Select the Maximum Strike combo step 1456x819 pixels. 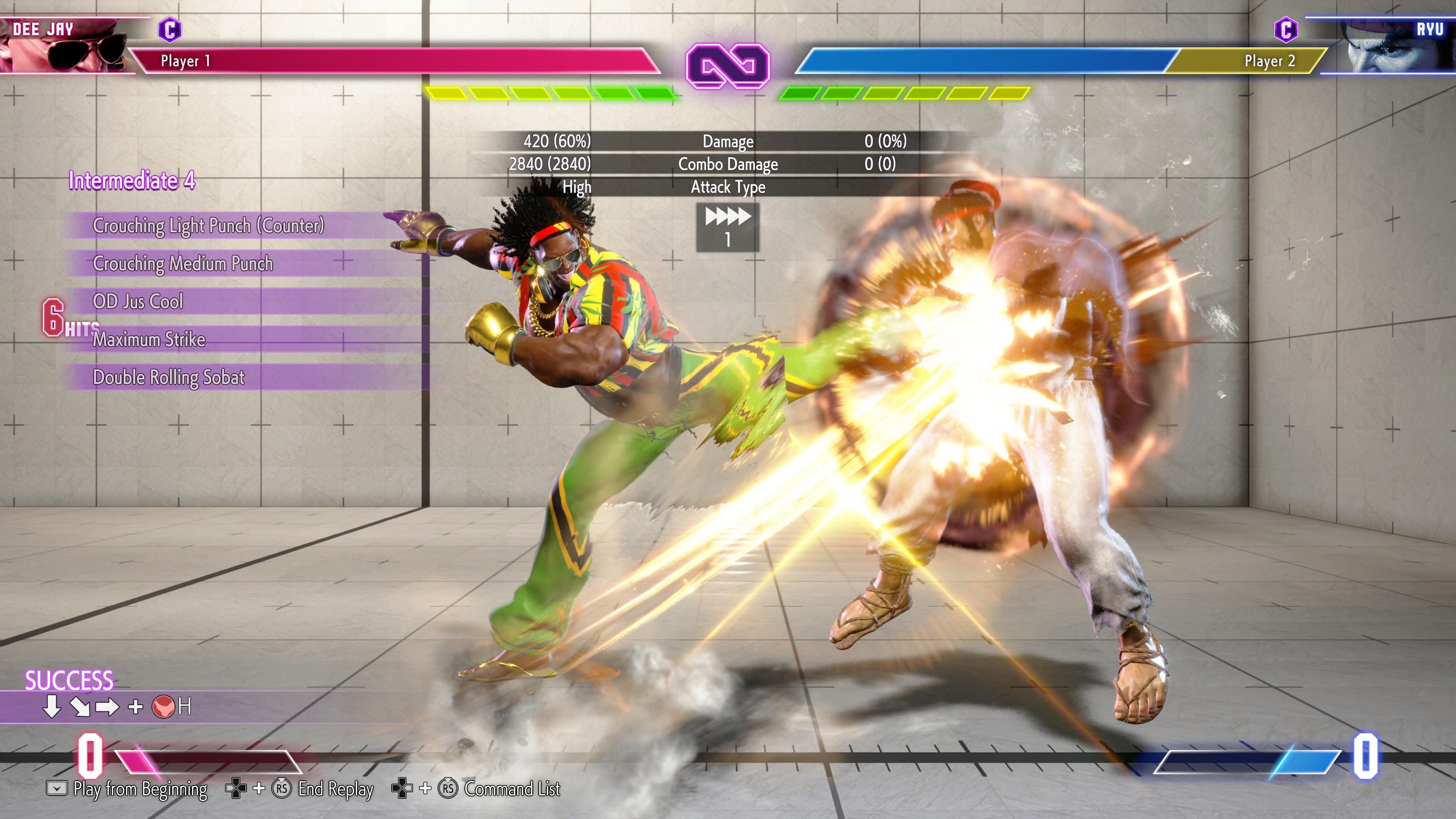pos(149,339)
